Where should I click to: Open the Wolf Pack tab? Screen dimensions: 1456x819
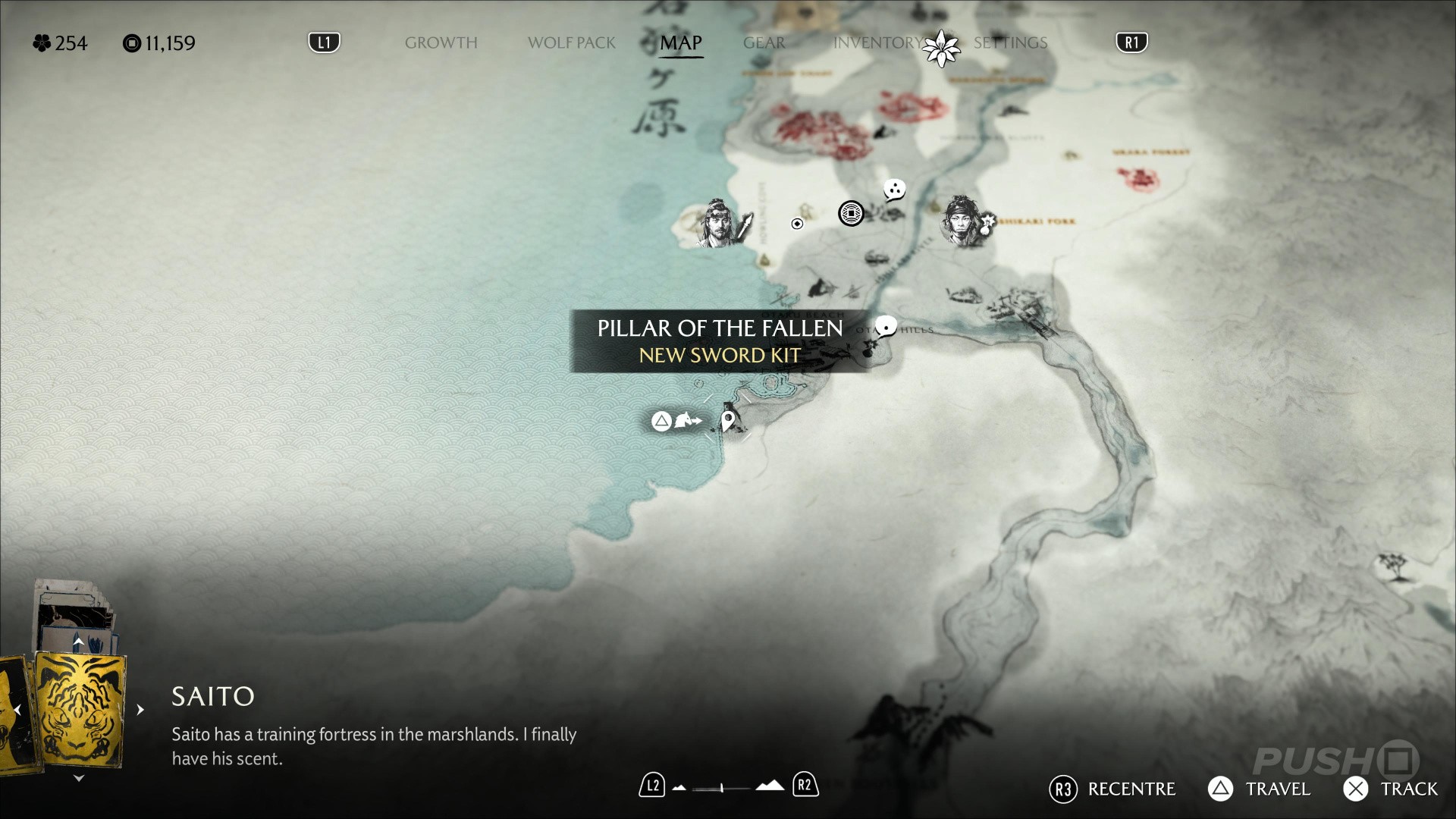click(x=571, y=42)
